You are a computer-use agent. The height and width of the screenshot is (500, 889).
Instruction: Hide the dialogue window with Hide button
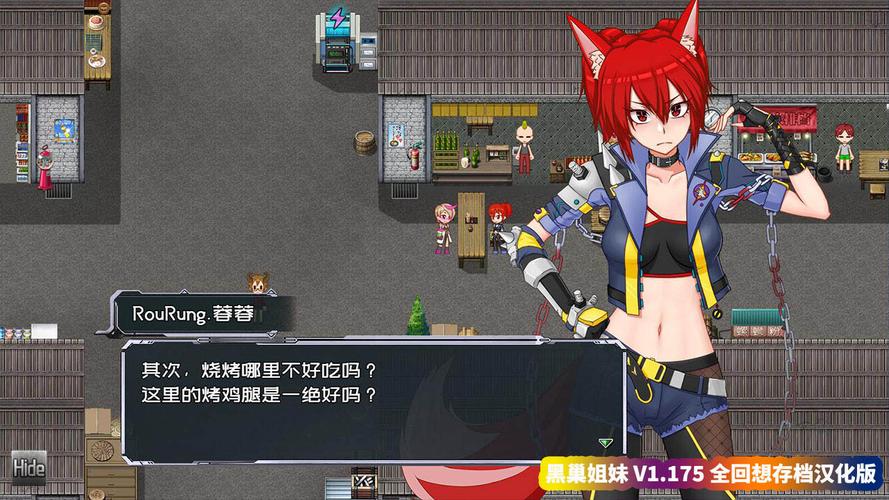coord(29,467)
